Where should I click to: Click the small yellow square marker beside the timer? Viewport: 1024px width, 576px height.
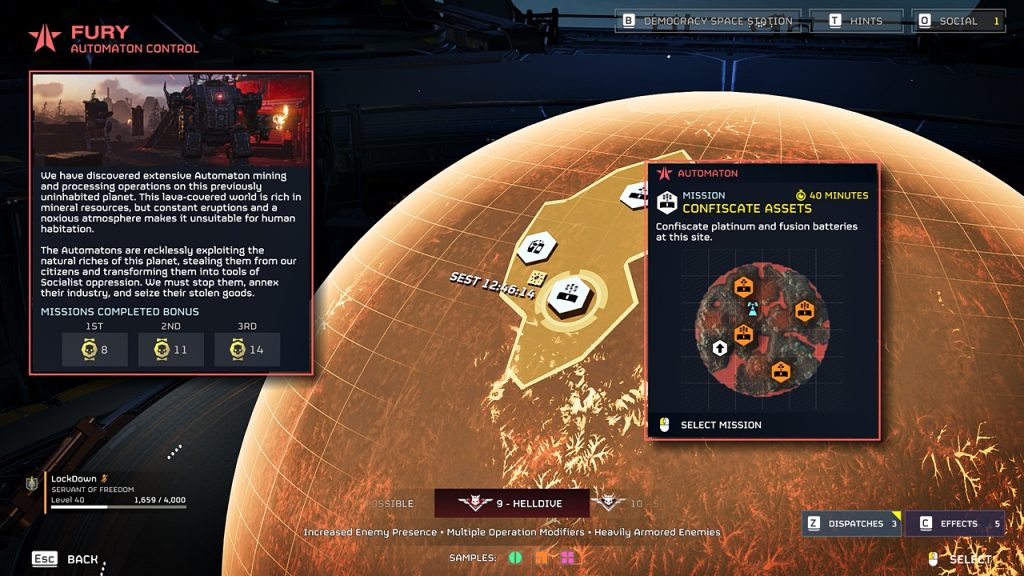537,278
